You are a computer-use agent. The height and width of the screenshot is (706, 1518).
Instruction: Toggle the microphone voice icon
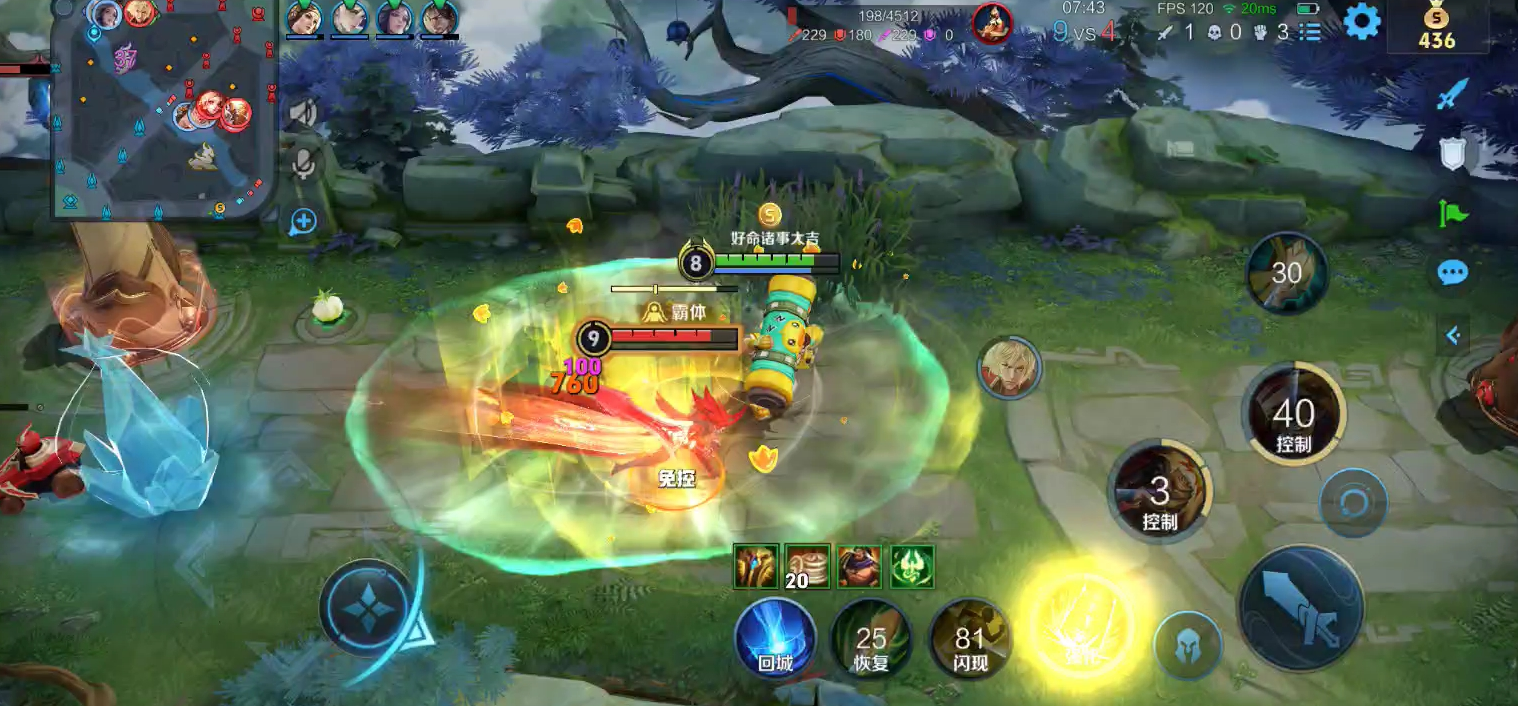(304, 163)
